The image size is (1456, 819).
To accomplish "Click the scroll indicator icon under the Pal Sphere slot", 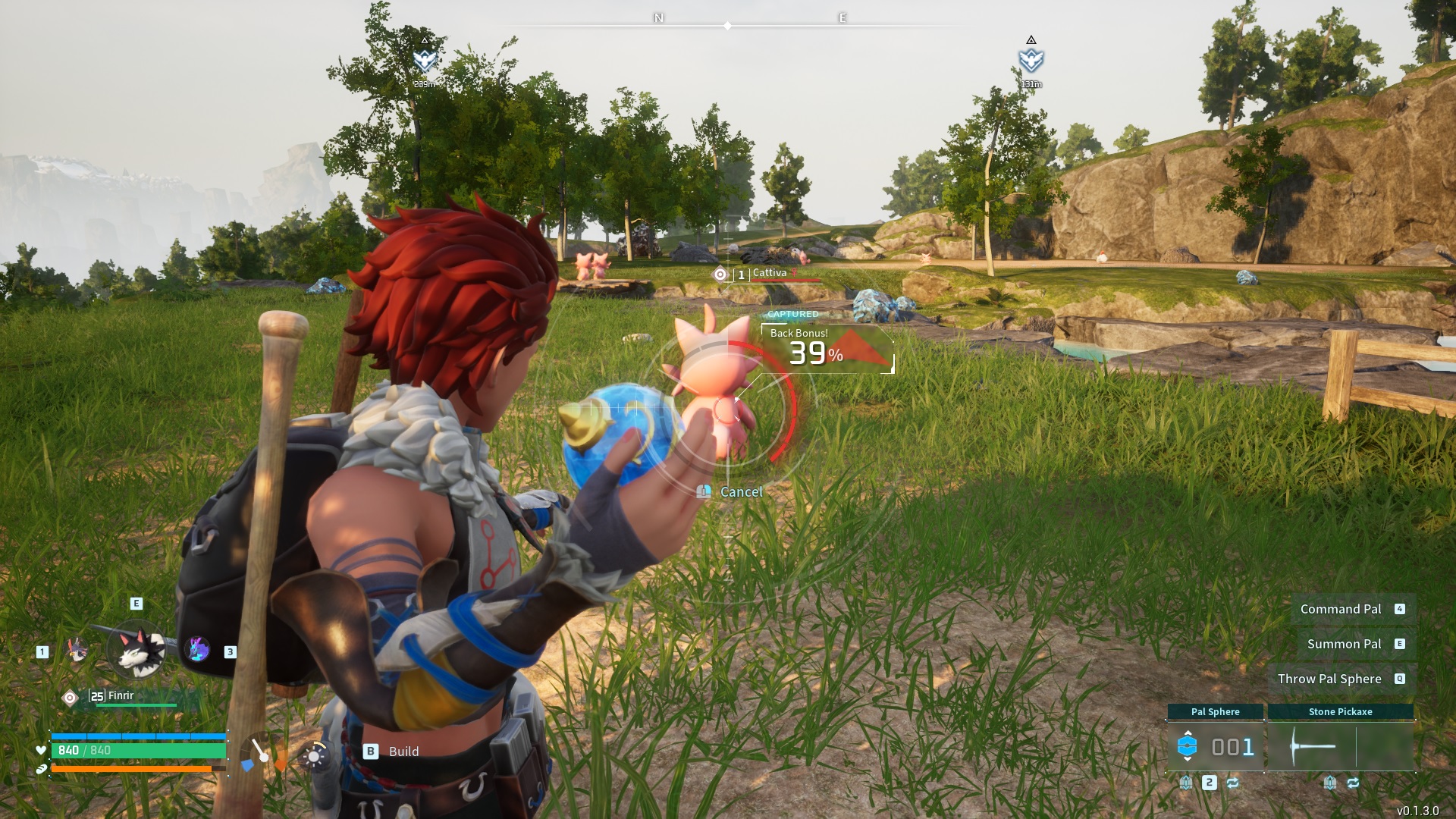I will [1186, 784].
